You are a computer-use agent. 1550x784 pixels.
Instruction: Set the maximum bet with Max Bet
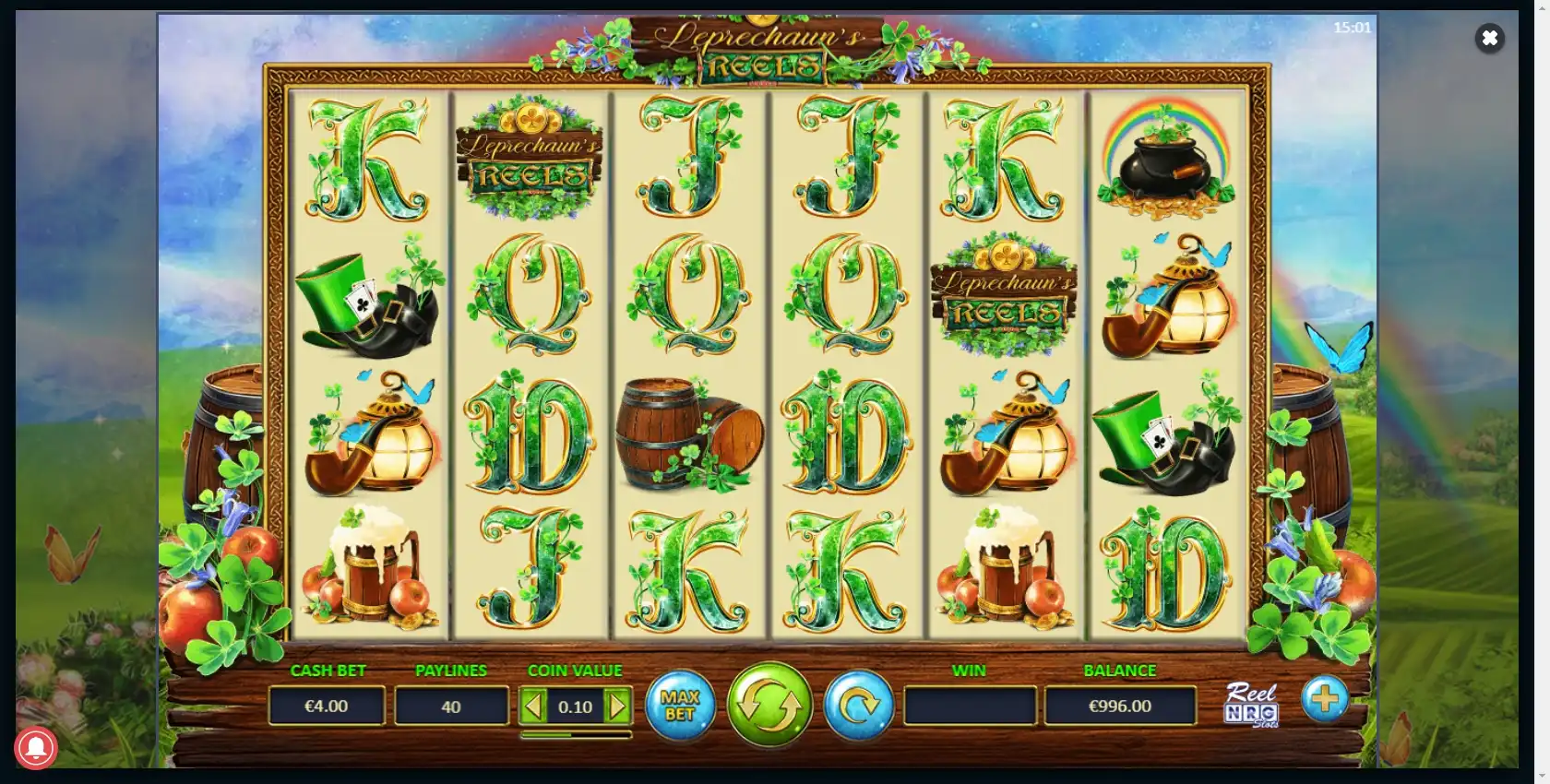click(680, 706)
